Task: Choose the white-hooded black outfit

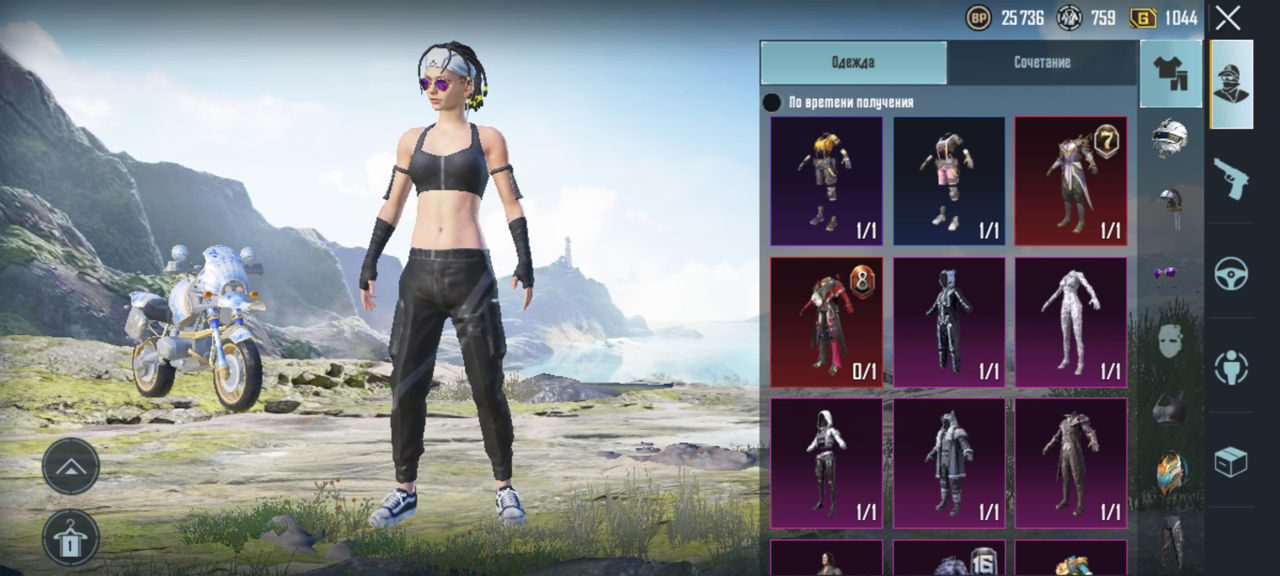Action: click(x=826, y=463)
